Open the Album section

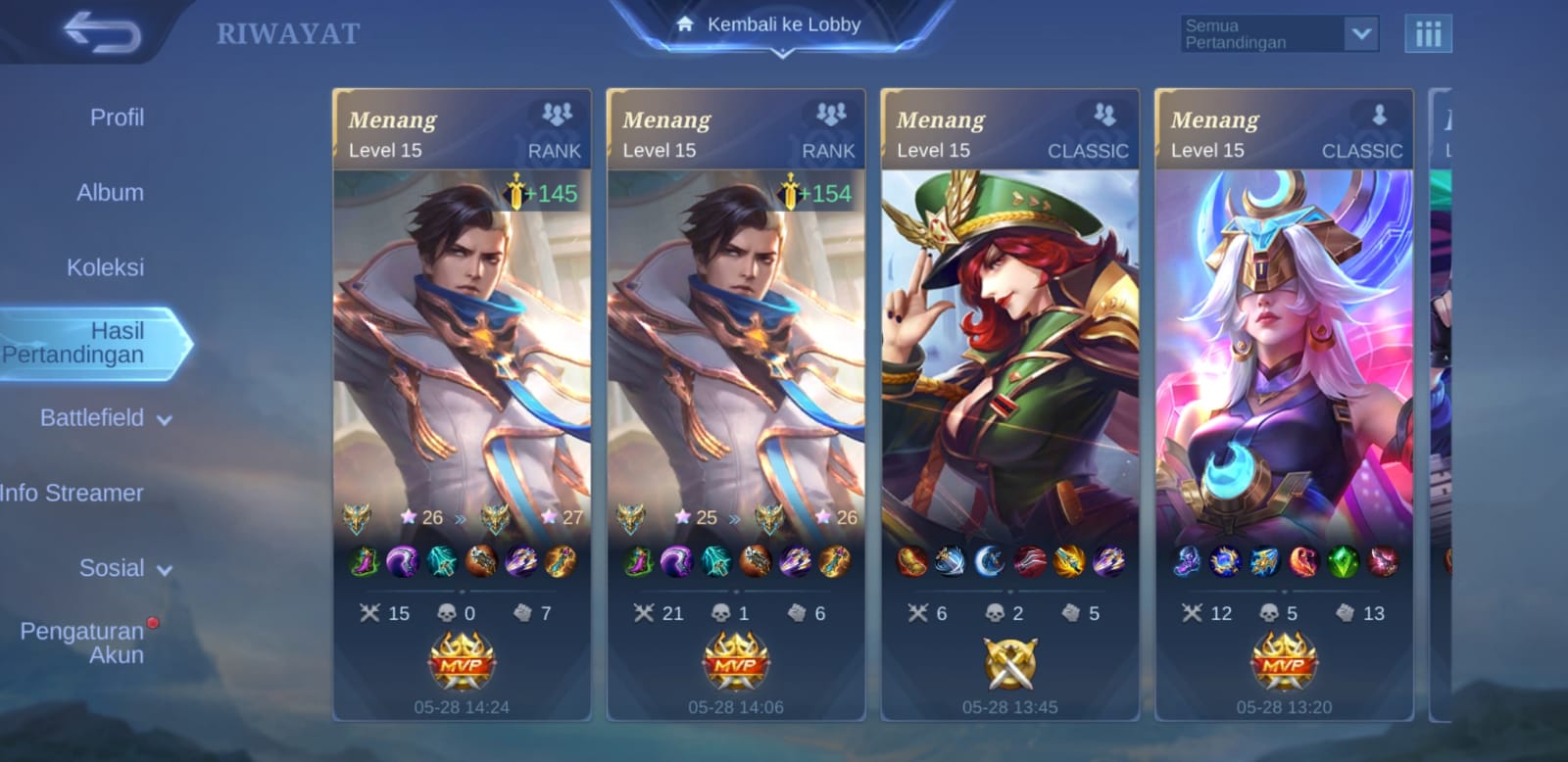point(110,193)
